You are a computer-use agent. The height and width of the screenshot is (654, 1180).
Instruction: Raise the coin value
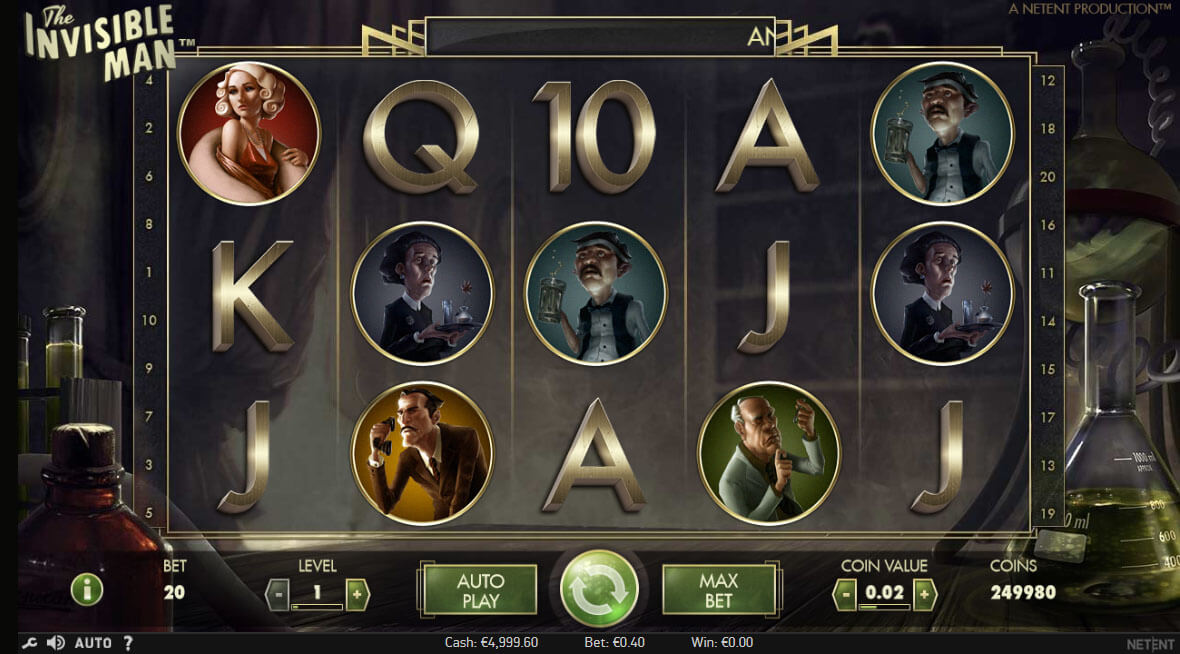coord(924,594)
